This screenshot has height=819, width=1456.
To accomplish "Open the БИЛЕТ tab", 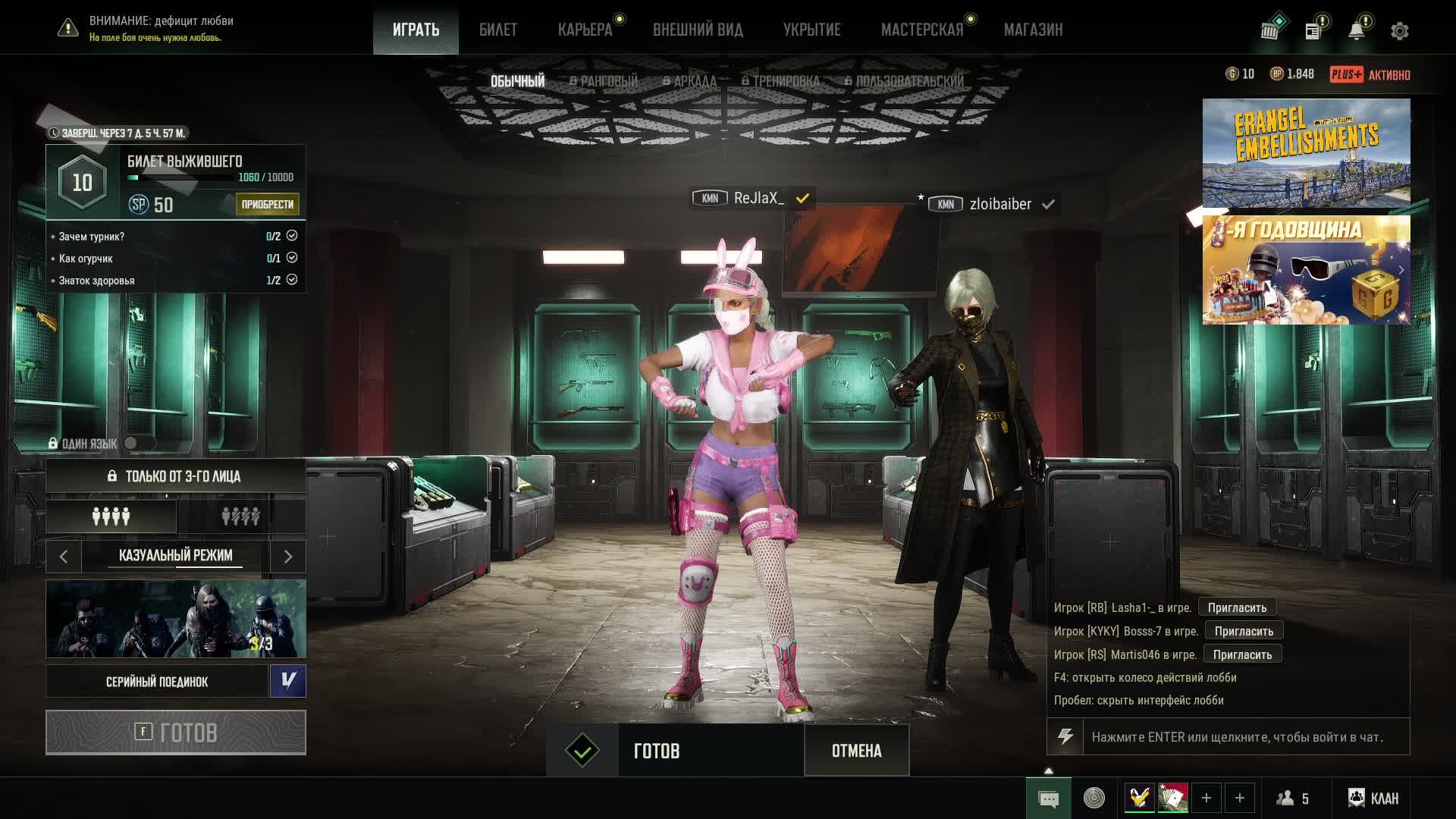I will click(497, 30).
